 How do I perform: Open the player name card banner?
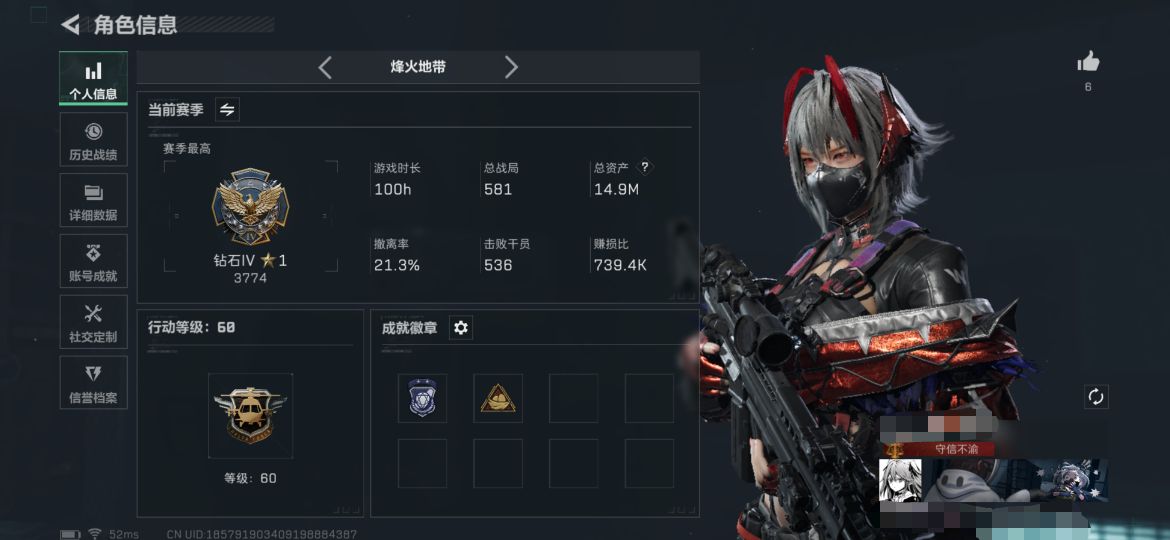click(993, 480)
